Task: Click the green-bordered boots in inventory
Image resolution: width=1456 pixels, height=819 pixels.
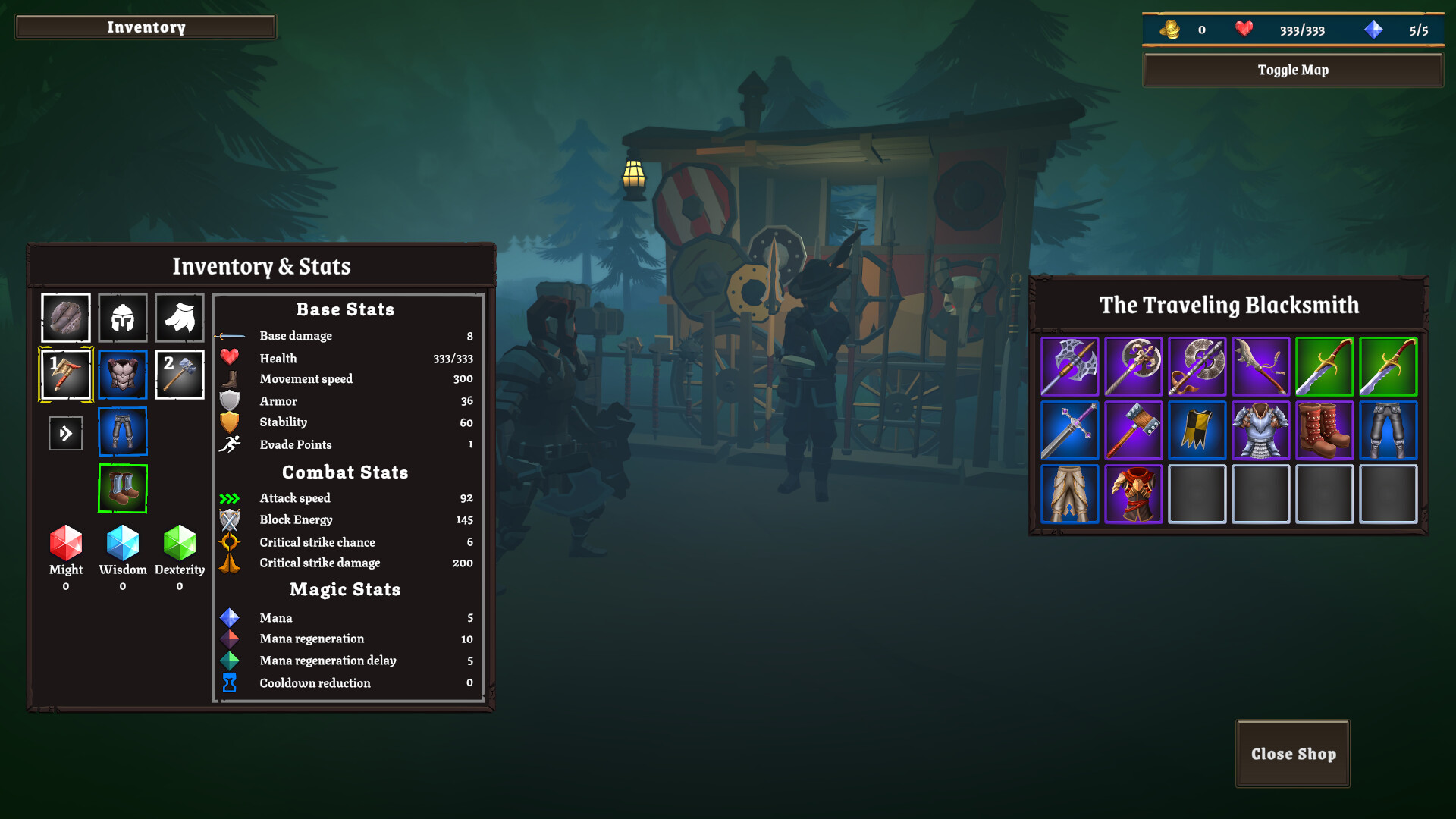Action: [122, 488]
